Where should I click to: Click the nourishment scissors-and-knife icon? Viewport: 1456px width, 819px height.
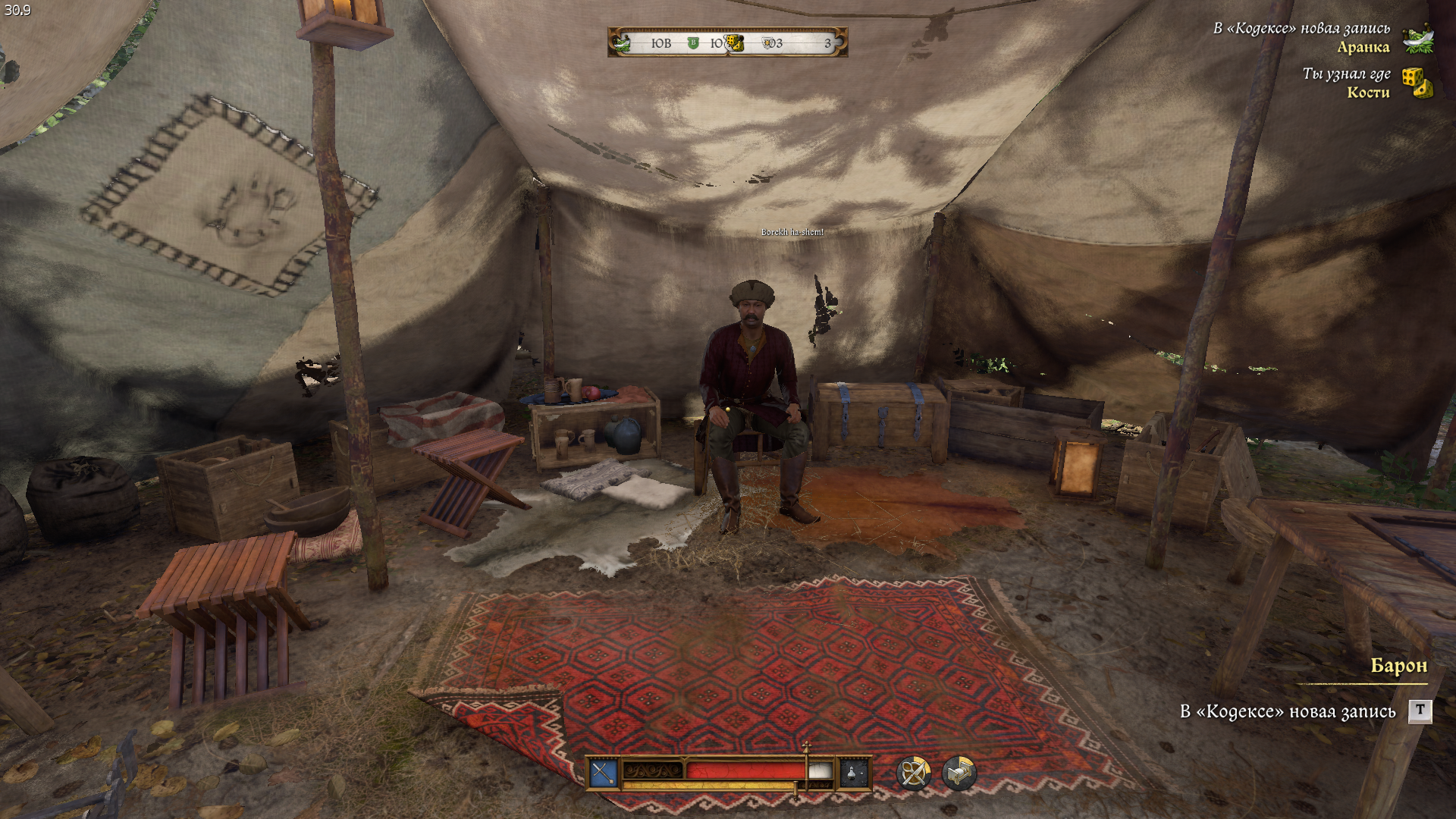click(913, 773)
